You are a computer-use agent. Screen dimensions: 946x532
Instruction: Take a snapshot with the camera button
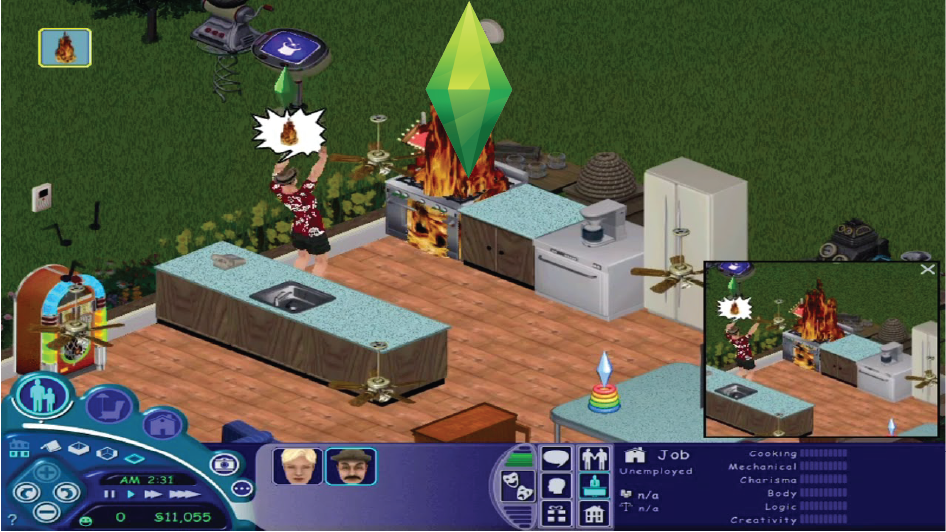pyautogui.click(x=225, y=463)
